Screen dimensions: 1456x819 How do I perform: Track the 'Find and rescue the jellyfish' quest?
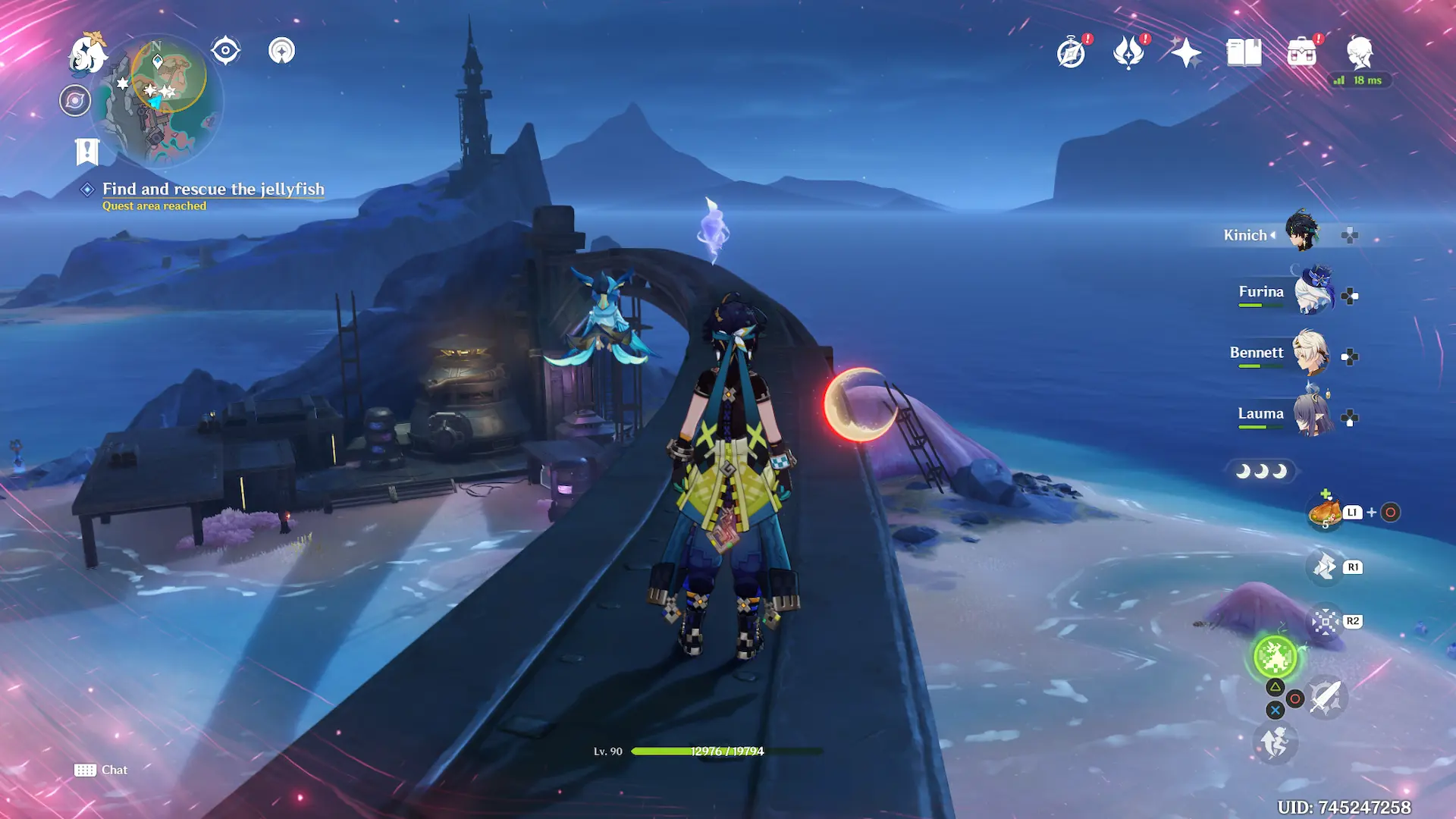[x=213, y=189]
